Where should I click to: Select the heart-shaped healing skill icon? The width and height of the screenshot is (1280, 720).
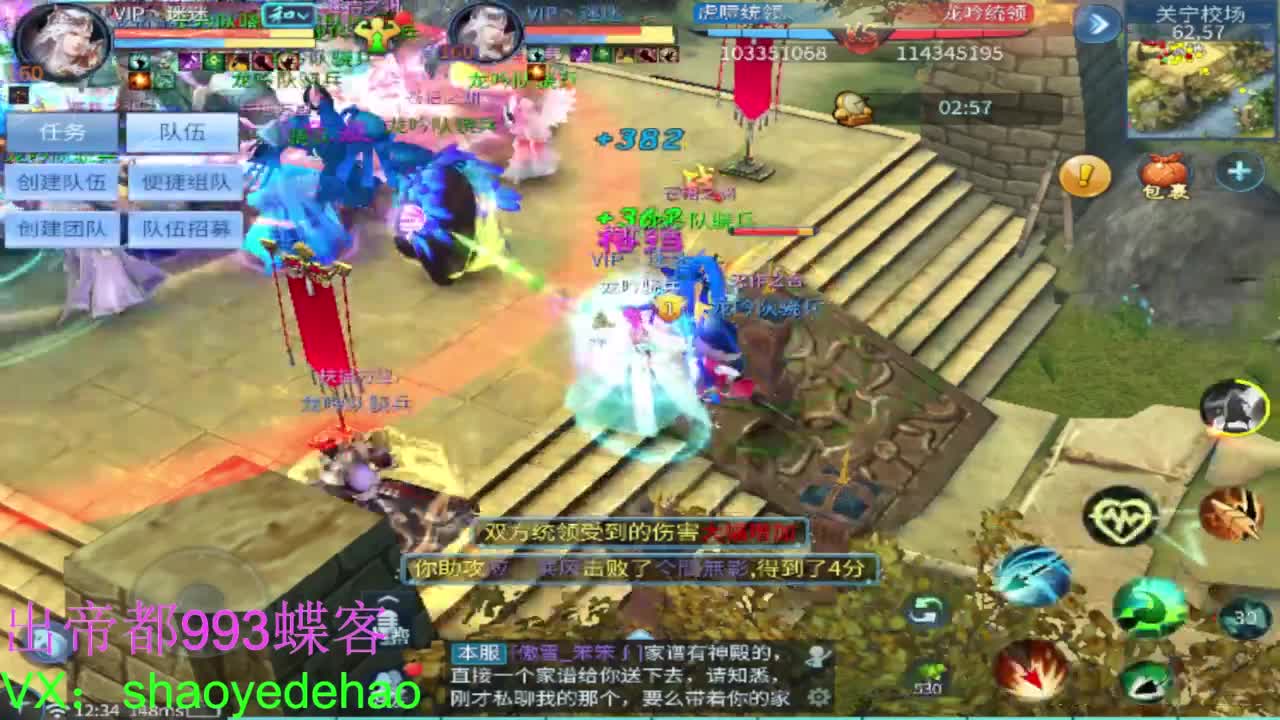pyautogui.click(x=1120, y=518)
